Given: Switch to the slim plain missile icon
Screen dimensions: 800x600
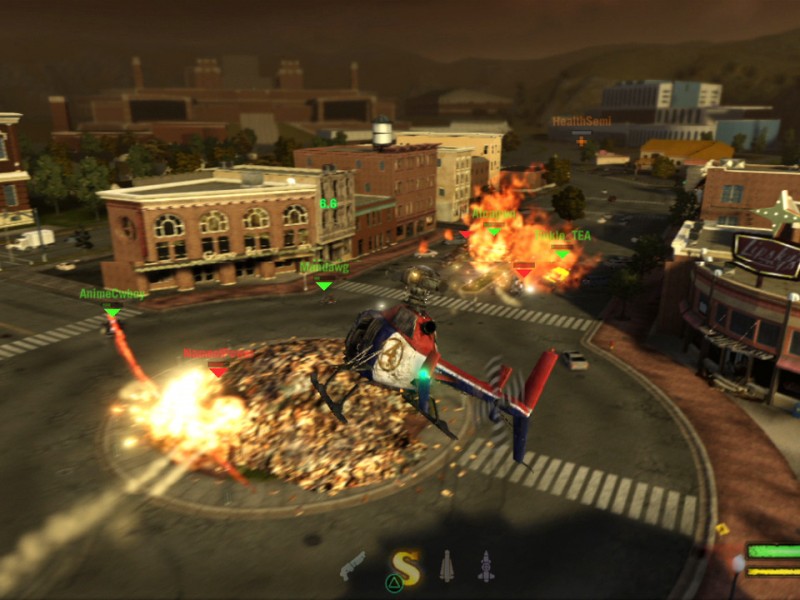Looking at the screenshot, I should [446, 566].
